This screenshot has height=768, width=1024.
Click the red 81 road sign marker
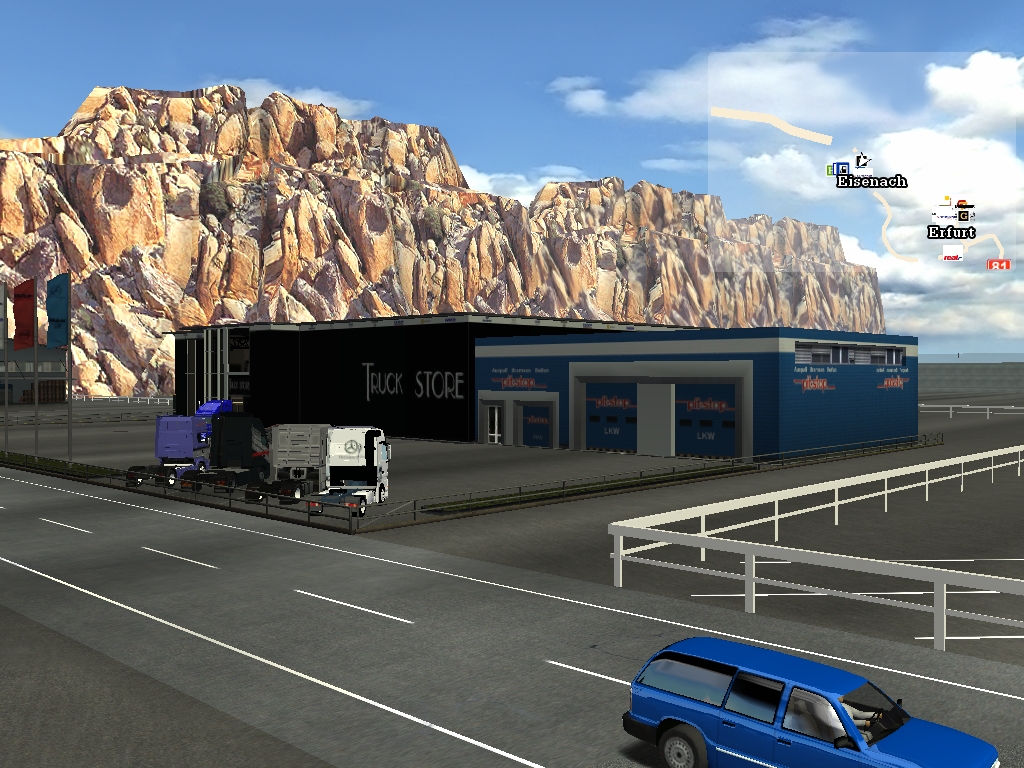(x=998, y=265)
